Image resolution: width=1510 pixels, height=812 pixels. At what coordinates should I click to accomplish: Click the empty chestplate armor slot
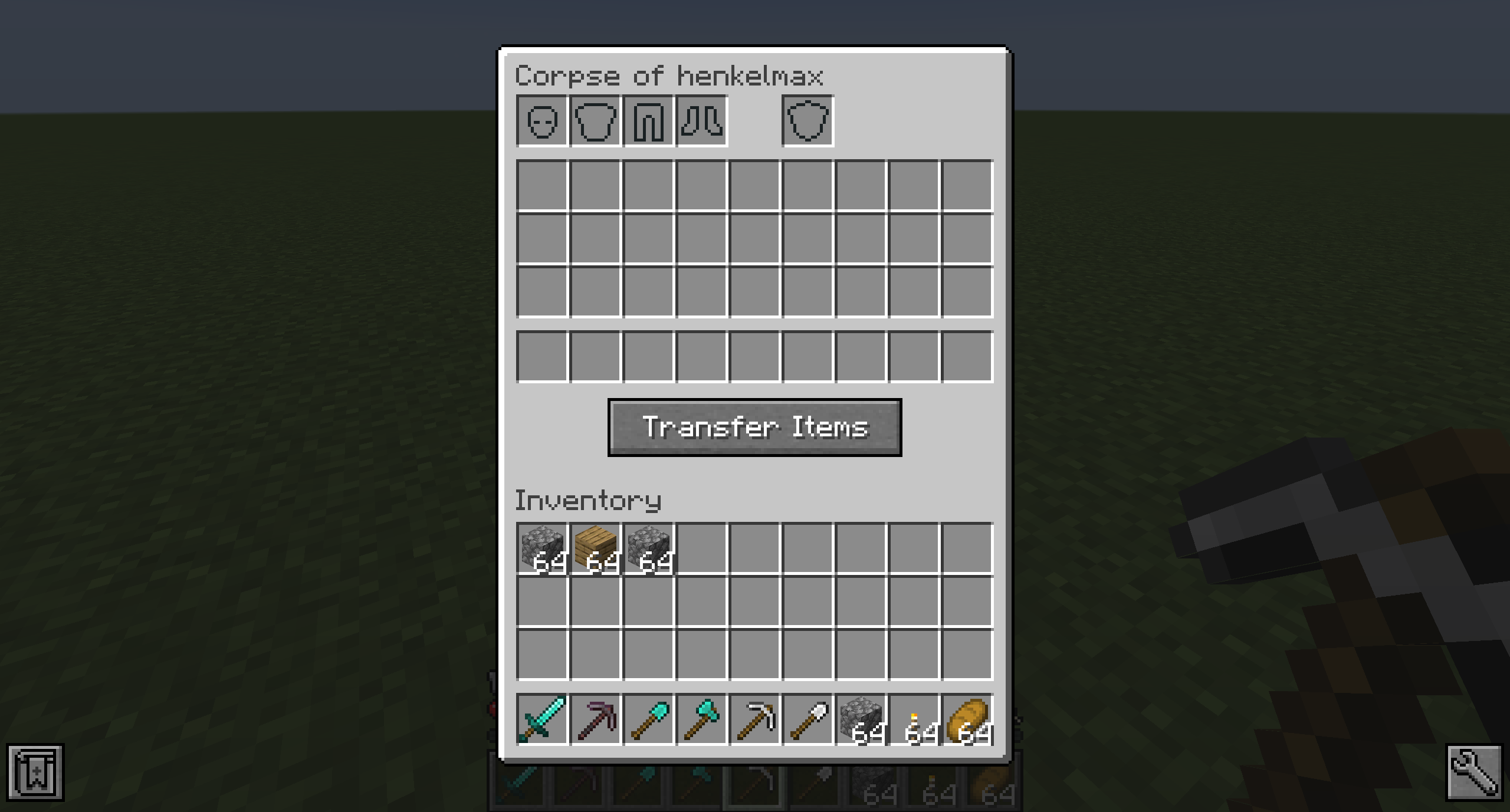[596, 120]
